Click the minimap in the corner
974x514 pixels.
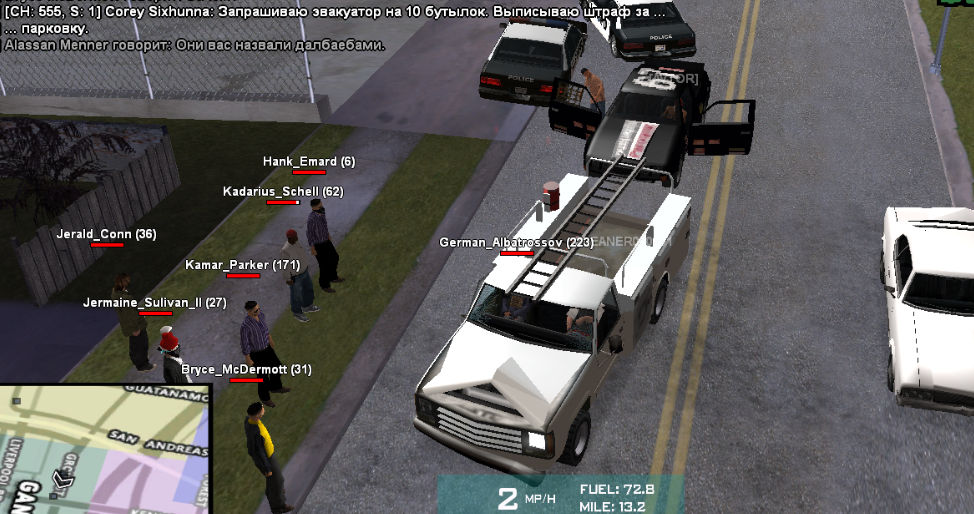(104, 450)
